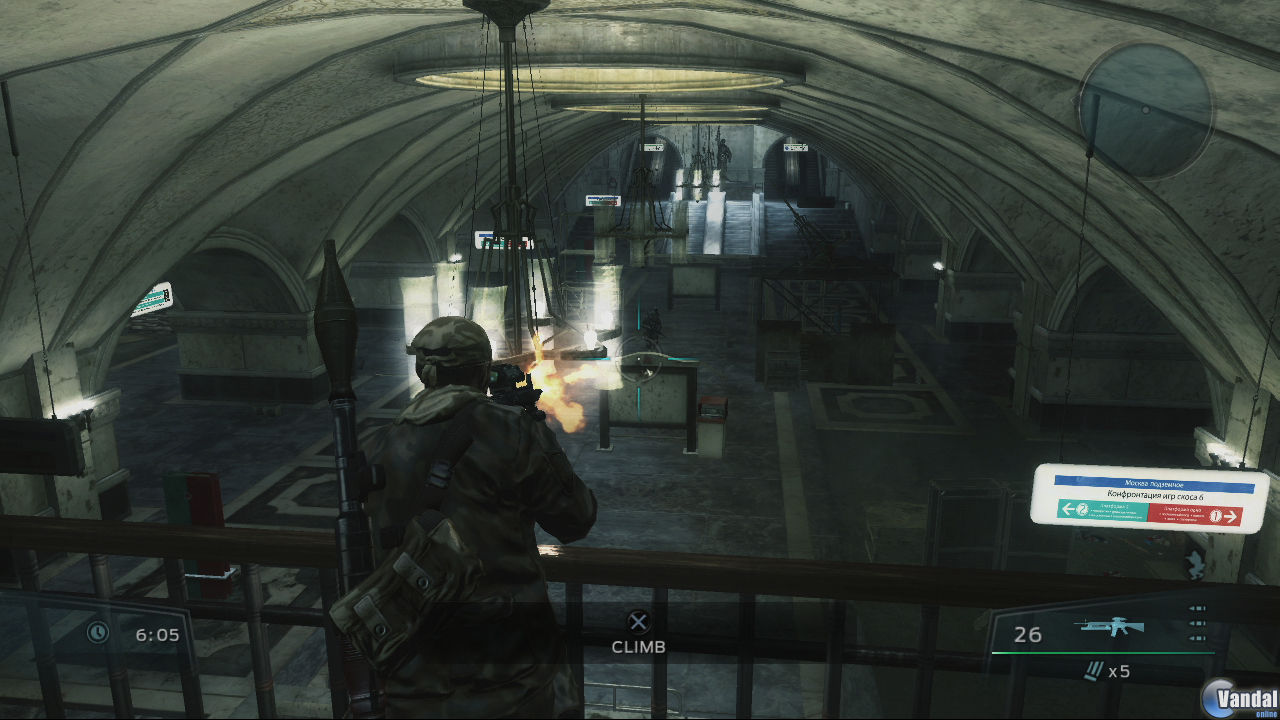This screenshot has height=720, width=1280.
Task: Click the CLIMB action prompt
Action: 640,647
